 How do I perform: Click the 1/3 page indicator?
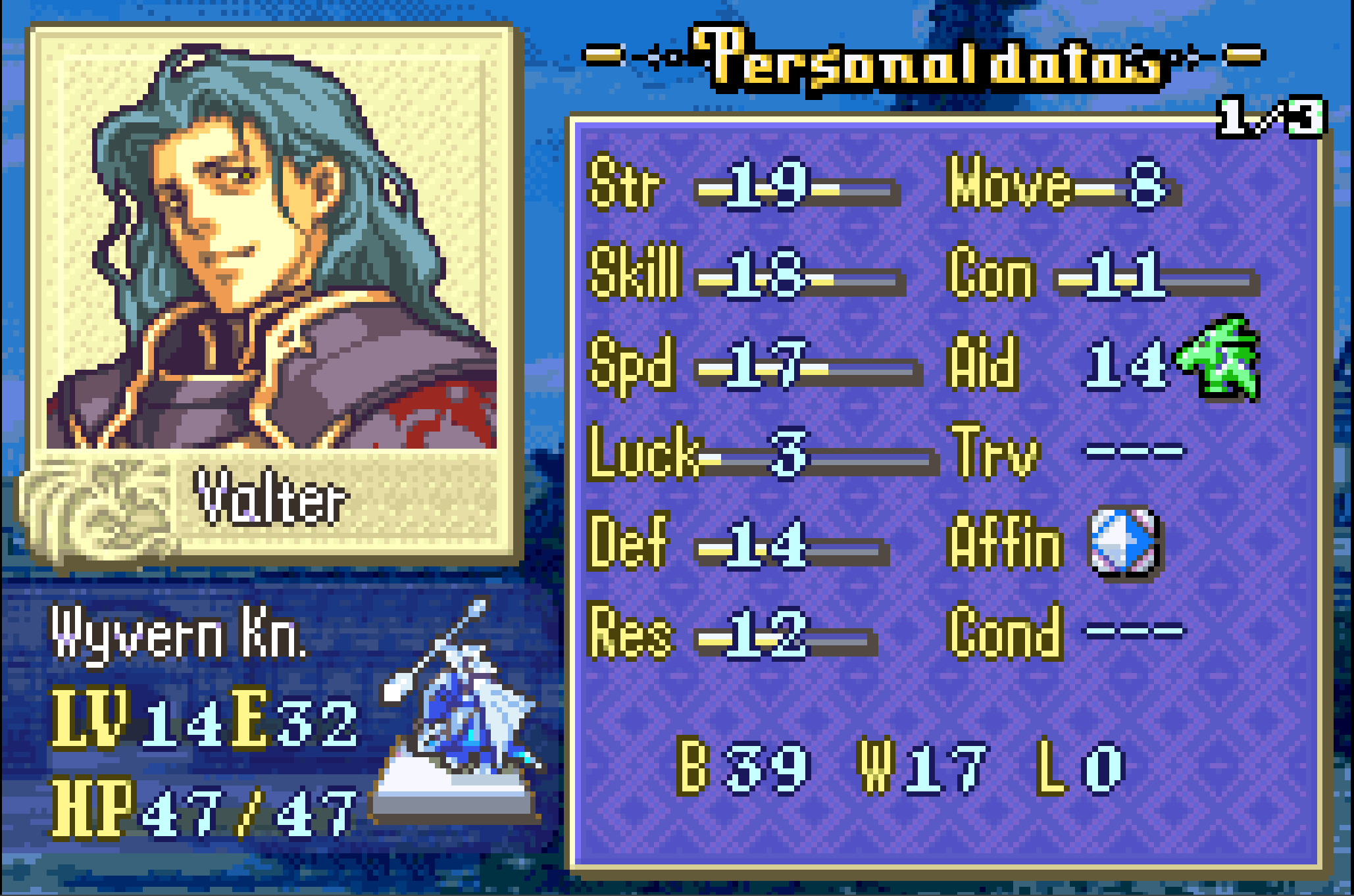(x=1270, y=118)
